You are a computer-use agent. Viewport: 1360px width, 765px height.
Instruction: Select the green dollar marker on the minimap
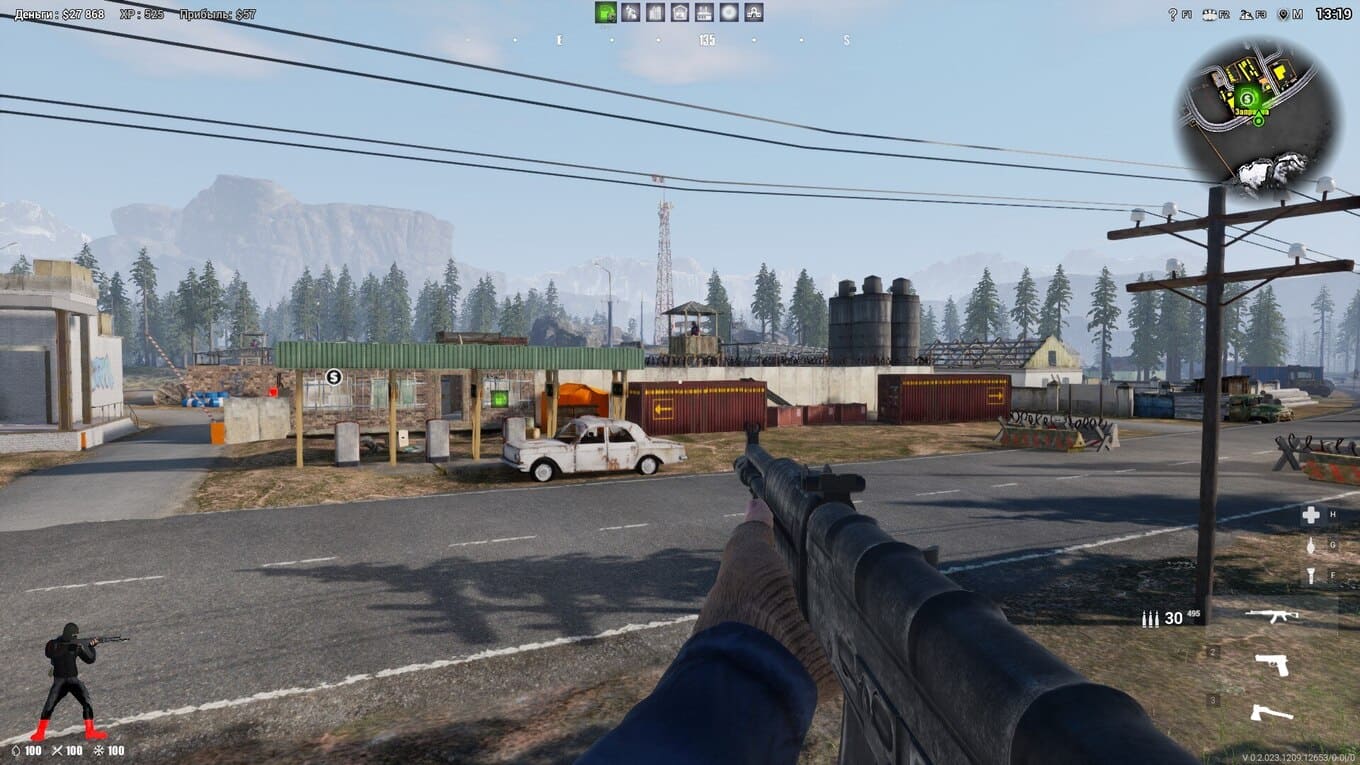[1247, 97]
